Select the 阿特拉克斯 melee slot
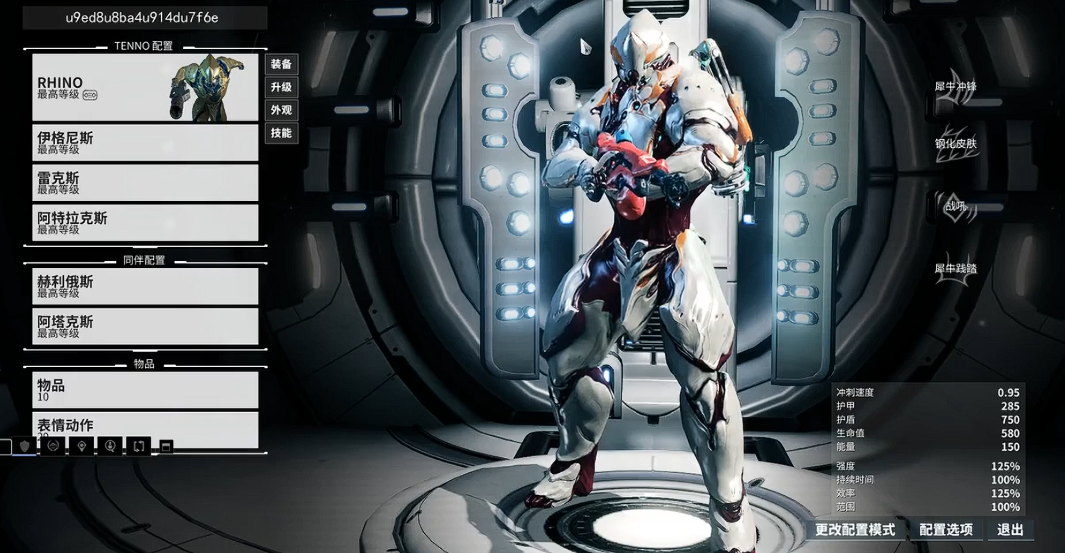The height and width of the screenshot is (553, 1065). 145,223
